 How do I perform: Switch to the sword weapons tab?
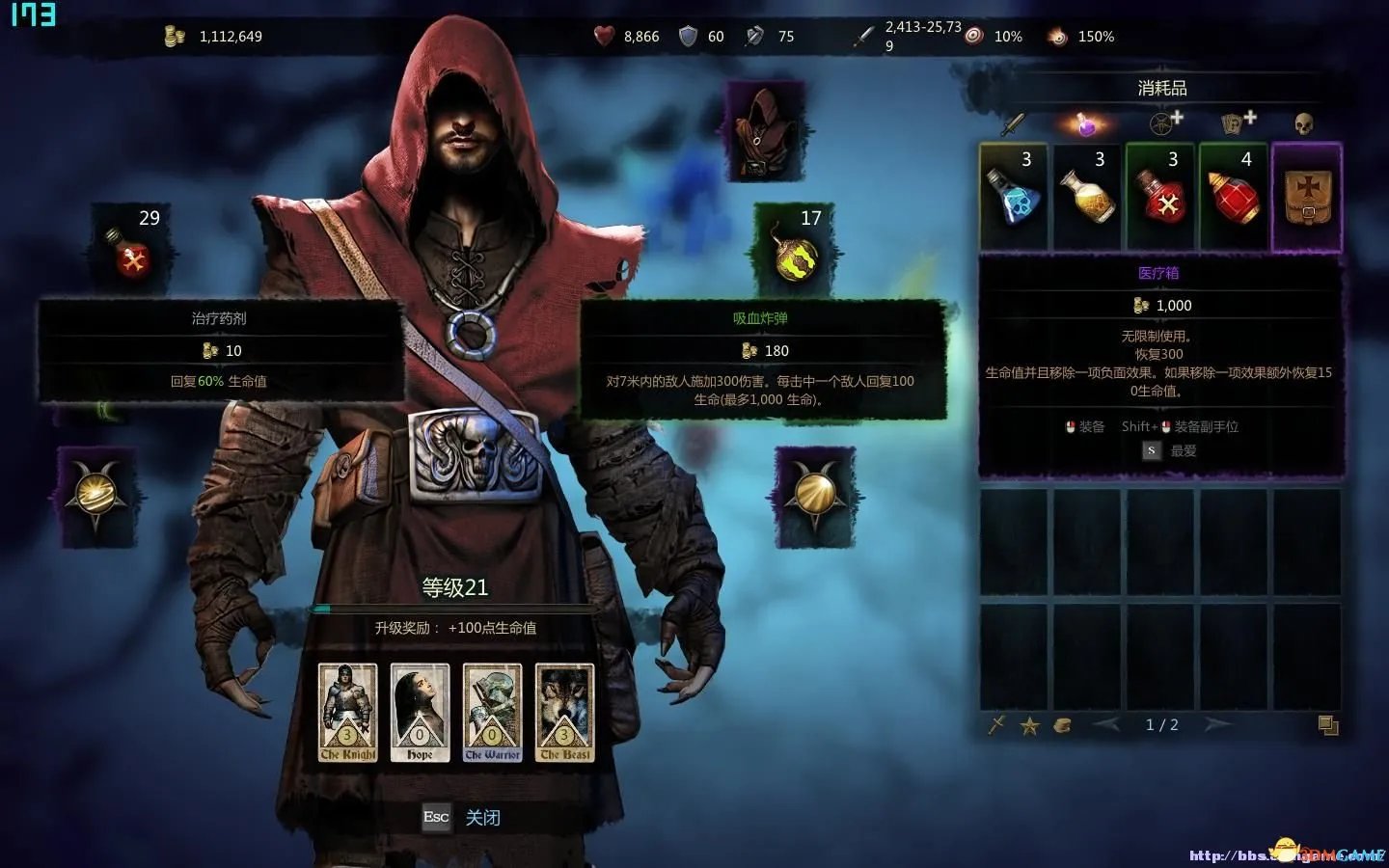click(x=1013, y=123)
